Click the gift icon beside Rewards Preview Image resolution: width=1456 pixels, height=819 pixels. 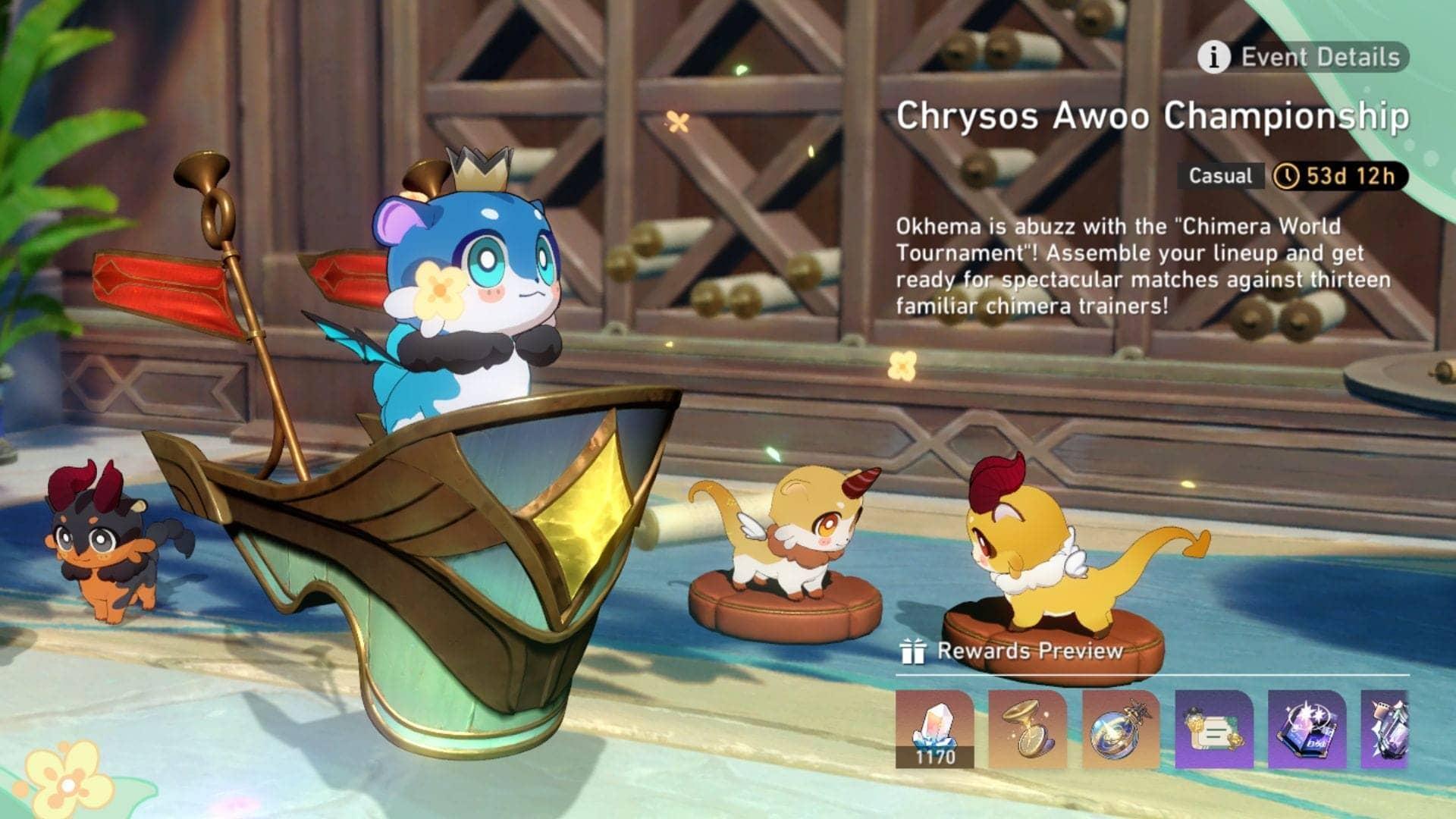coord(915,651)
